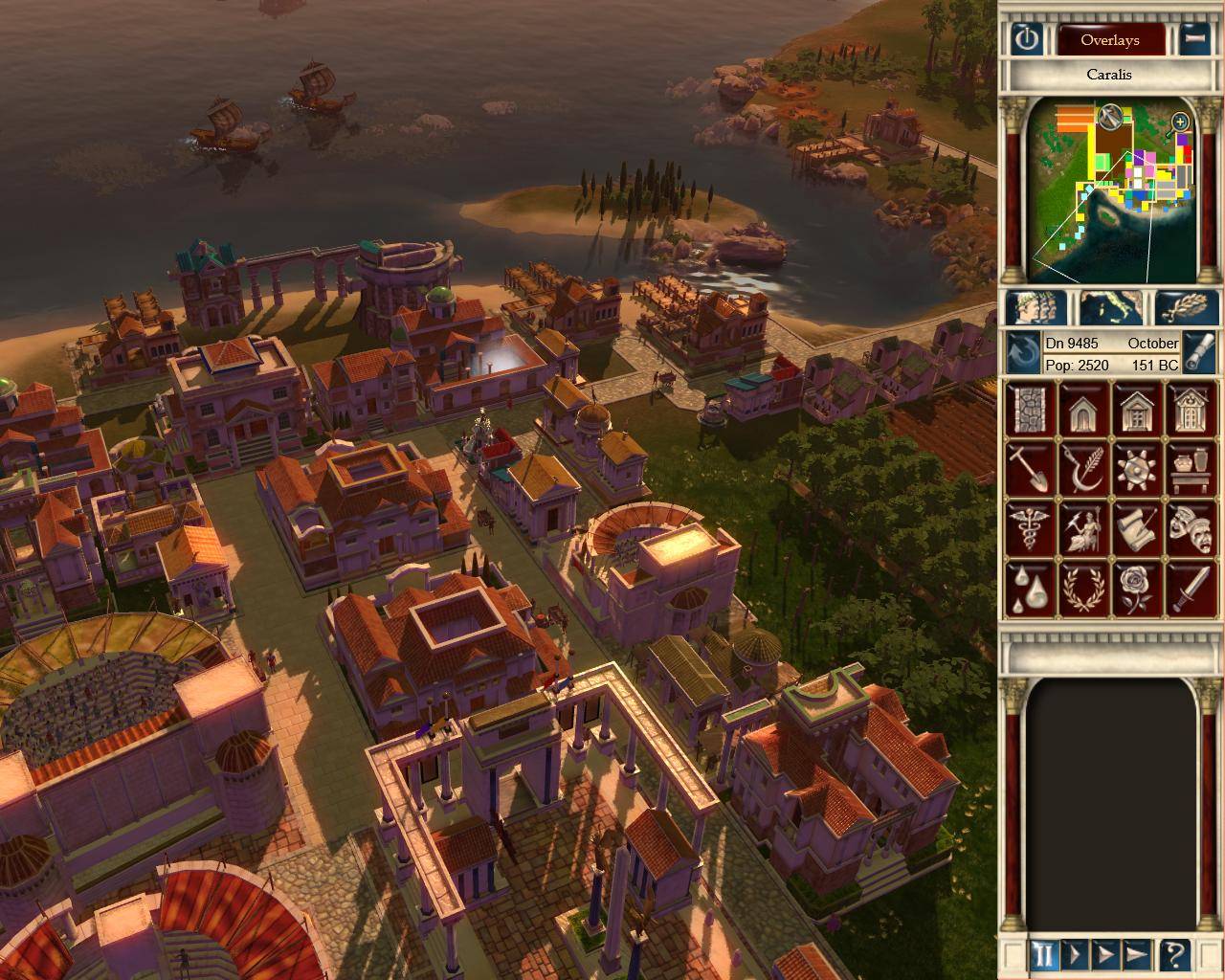The width and height of the screenshot is (1225, 980).
Task: Open the Overlays dropdown
Action: [x=1110, y=40]
